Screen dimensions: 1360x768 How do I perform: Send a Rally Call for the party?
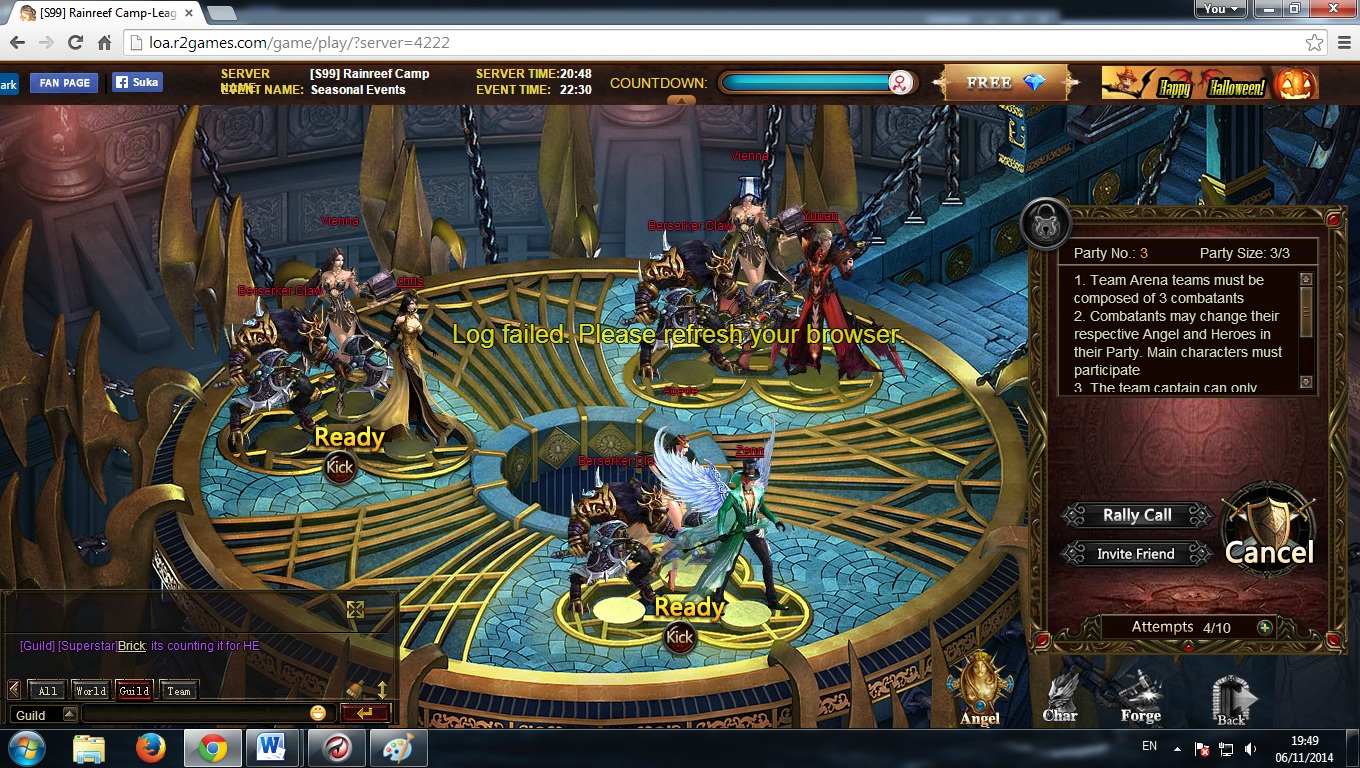click(1137, 515)
